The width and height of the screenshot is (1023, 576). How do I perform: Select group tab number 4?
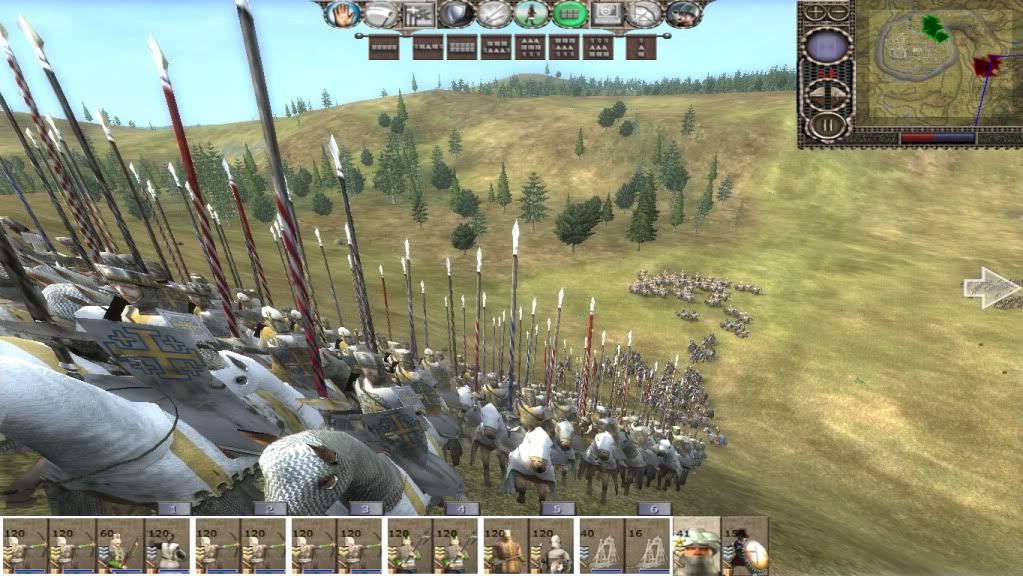click(461, 509)
